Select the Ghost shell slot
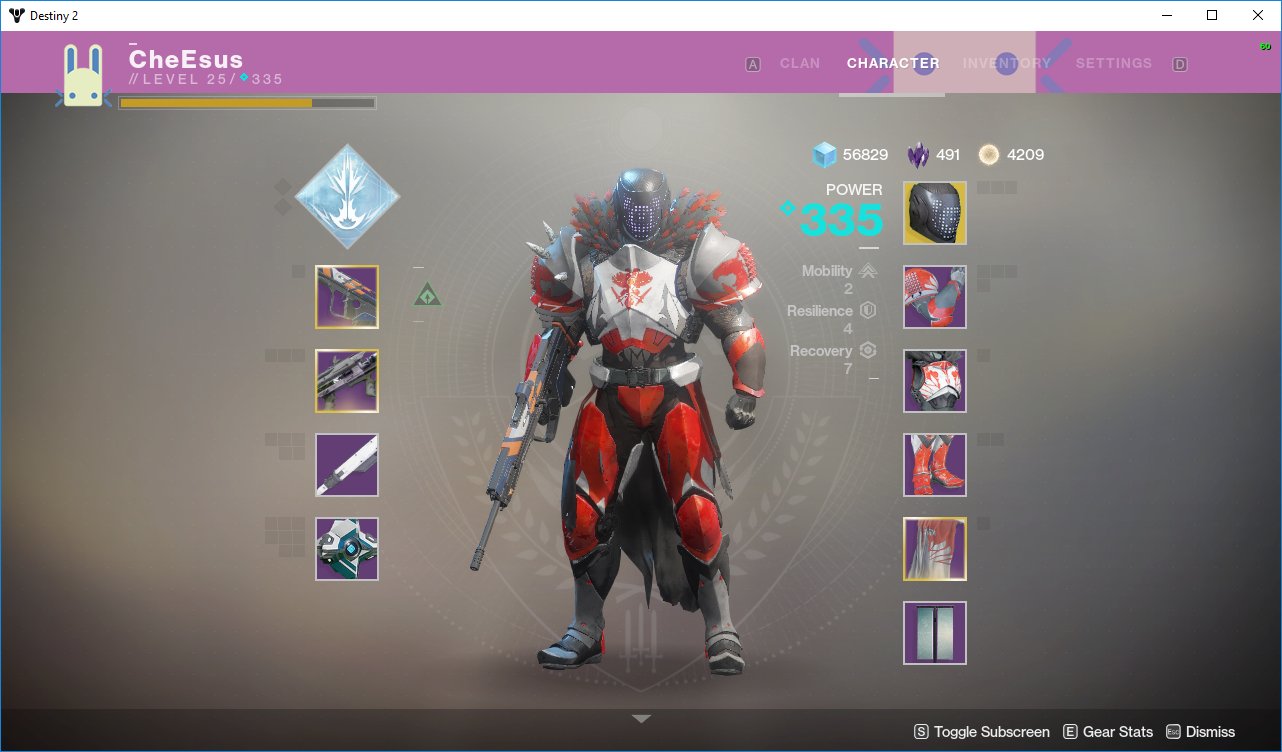Viewport: 1282px width, 752px height. click(x=347, y=549)
